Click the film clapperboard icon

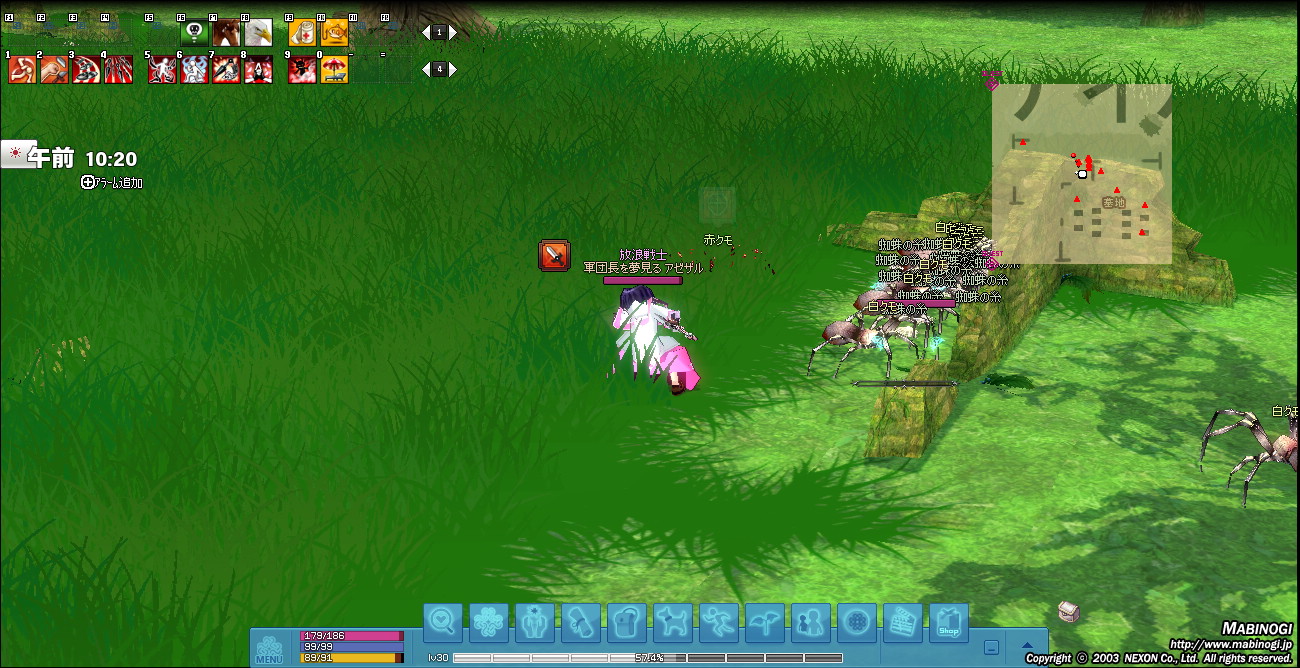pos(903,623)
